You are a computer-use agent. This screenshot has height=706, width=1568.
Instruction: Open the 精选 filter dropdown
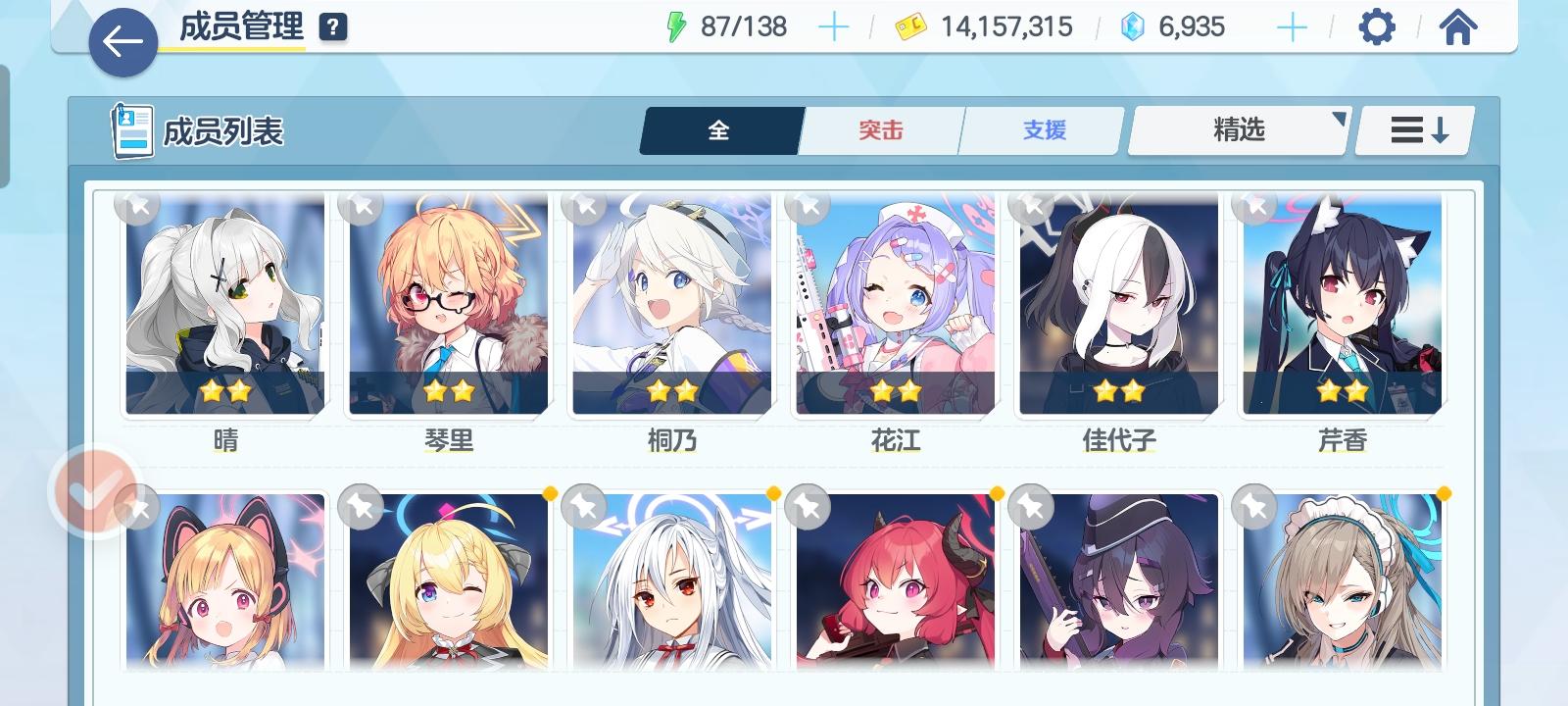[1237, 128]
